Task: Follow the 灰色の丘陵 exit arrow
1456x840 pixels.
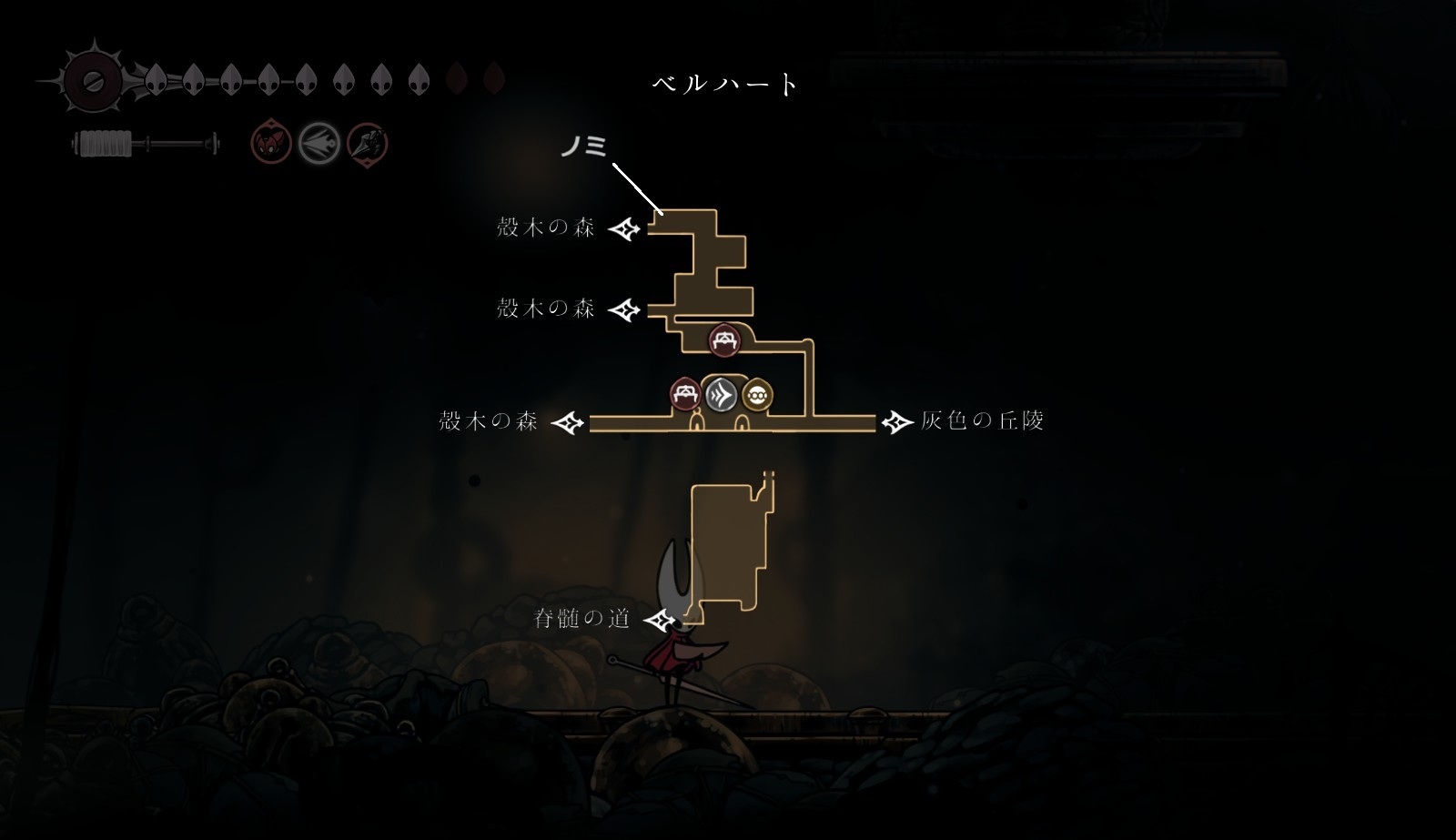Action: [x=897, y=421]
